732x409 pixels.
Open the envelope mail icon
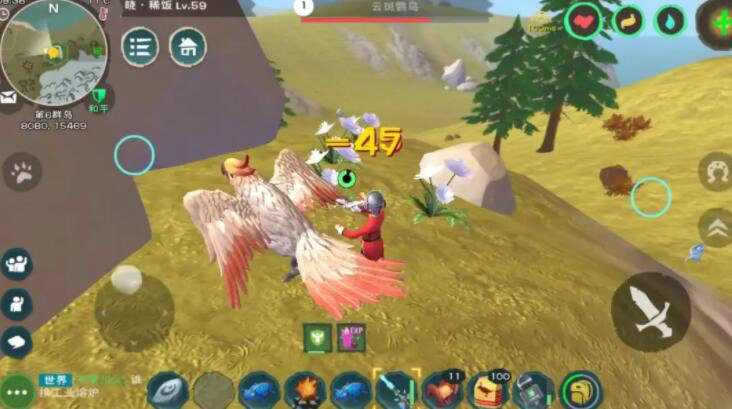[x=8, y=98]
